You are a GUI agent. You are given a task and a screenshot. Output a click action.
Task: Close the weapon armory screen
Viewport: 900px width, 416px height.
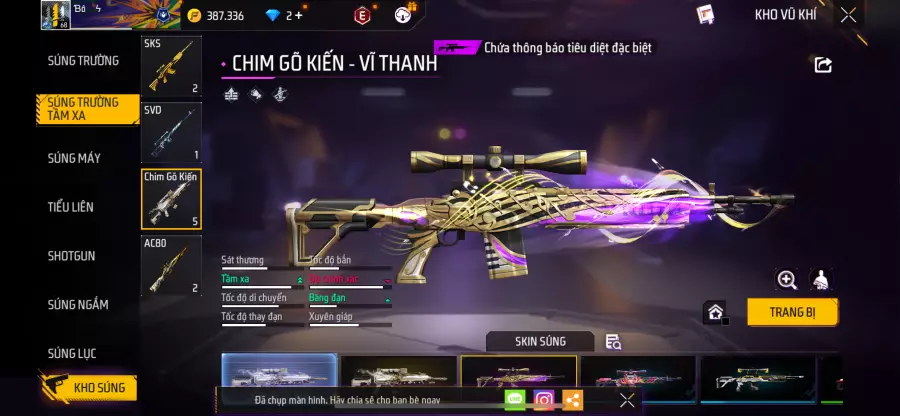pyautogui.click(x=848, y=15)
